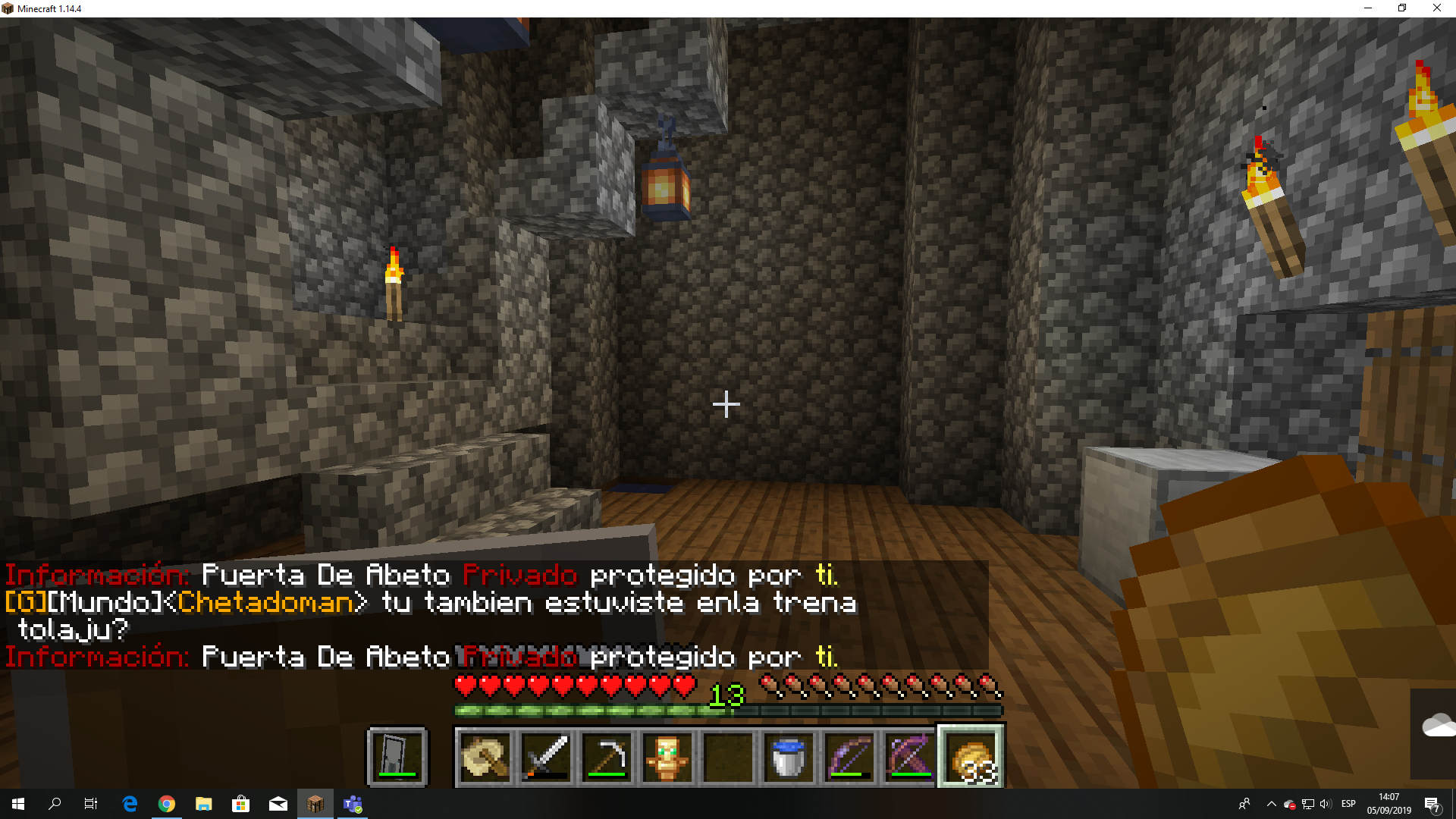Close the Minecraft window
Screen dimensions: 1456x819
click(1436, 8)
